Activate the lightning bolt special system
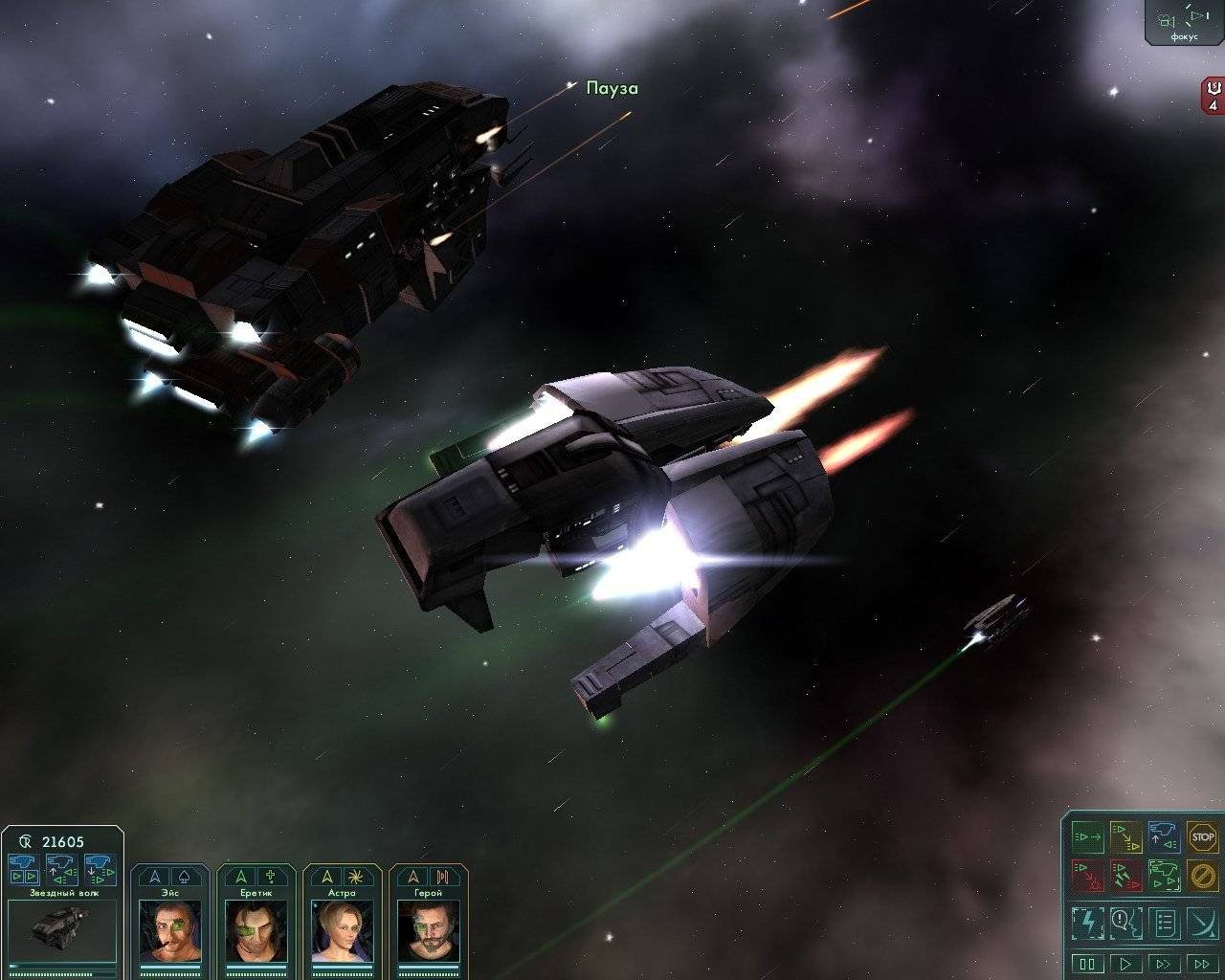The image size is (1225, 980). 1087,923
